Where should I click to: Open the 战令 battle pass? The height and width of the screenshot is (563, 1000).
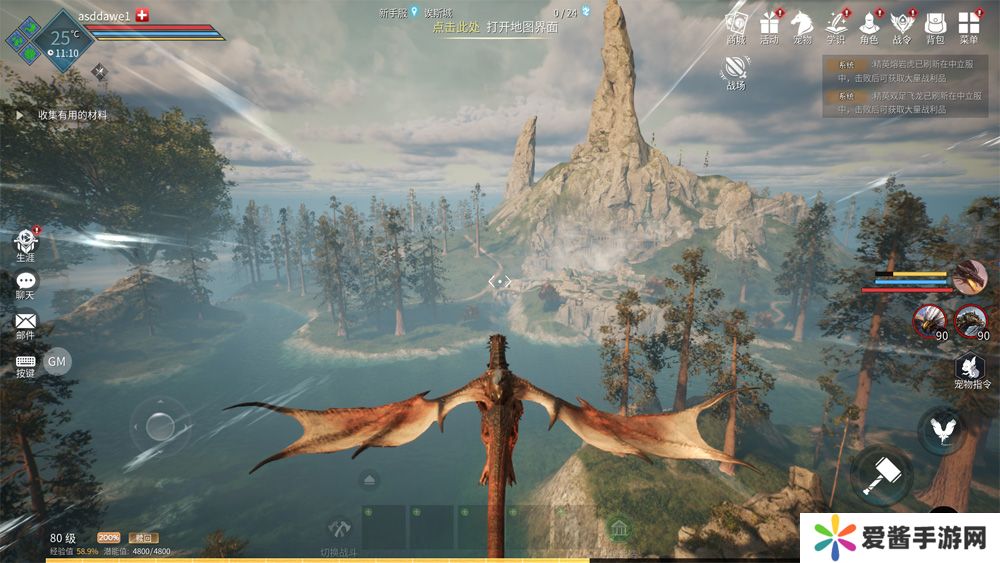coord(902,24)
